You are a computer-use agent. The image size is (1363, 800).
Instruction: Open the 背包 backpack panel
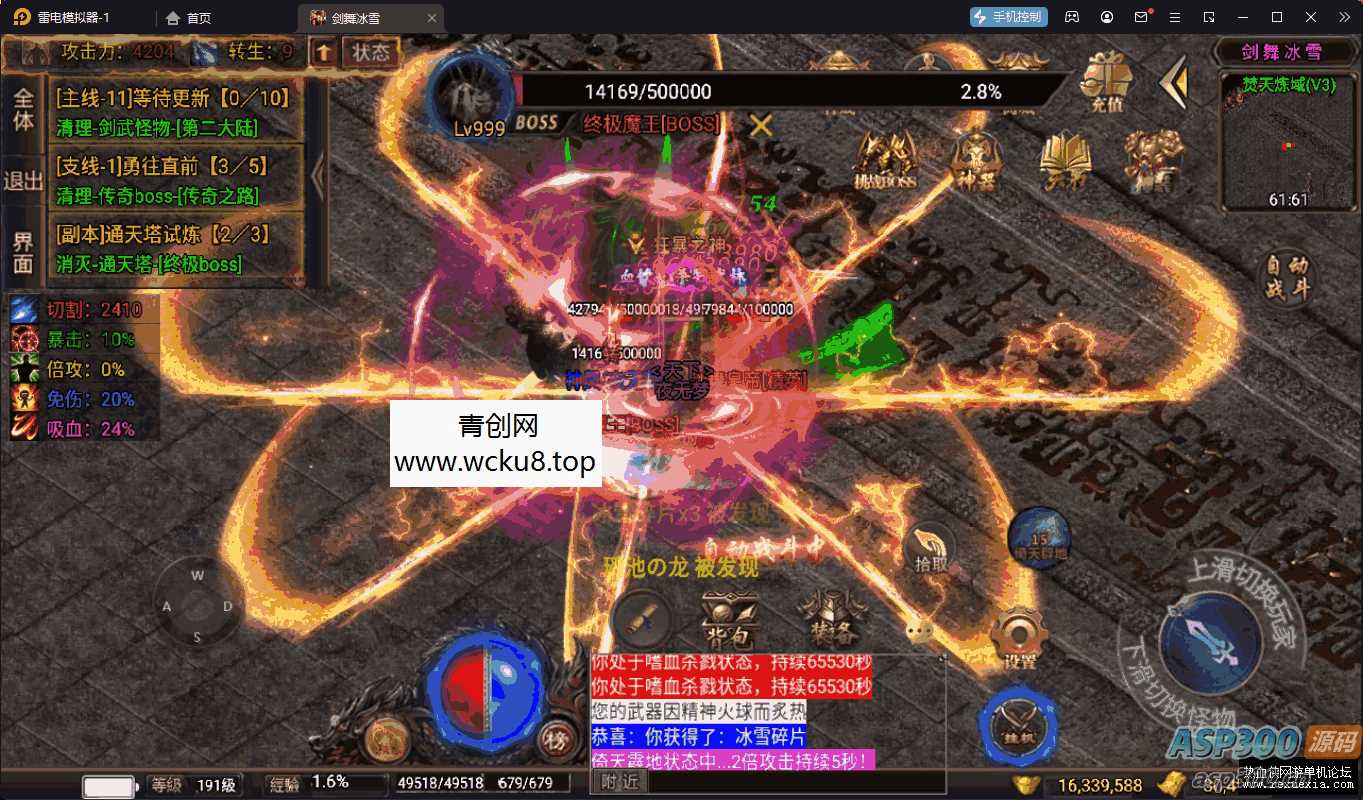pos(728,617)
